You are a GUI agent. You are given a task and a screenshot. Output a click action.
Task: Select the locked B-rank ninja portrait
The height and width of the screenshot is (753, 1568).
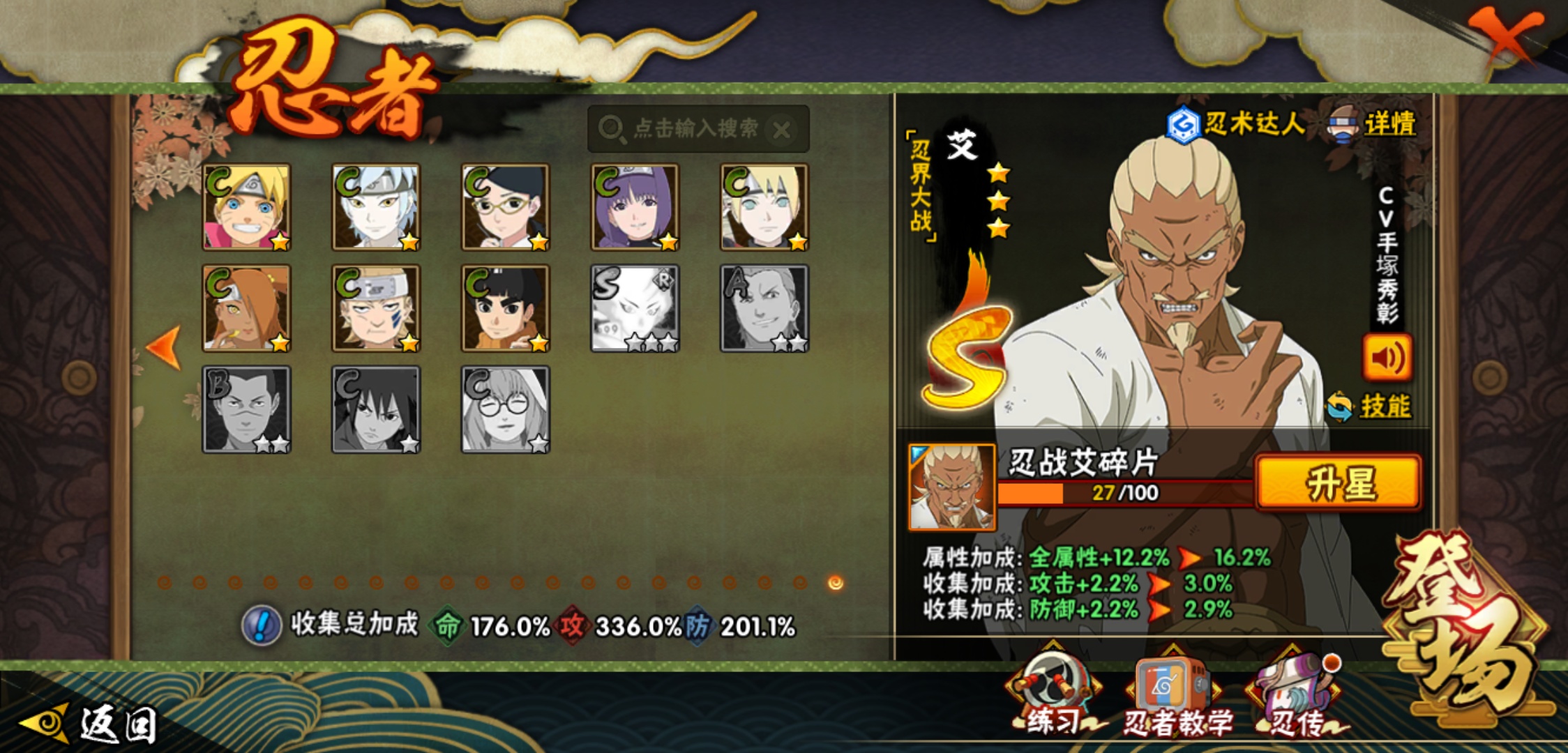[246, 410]
